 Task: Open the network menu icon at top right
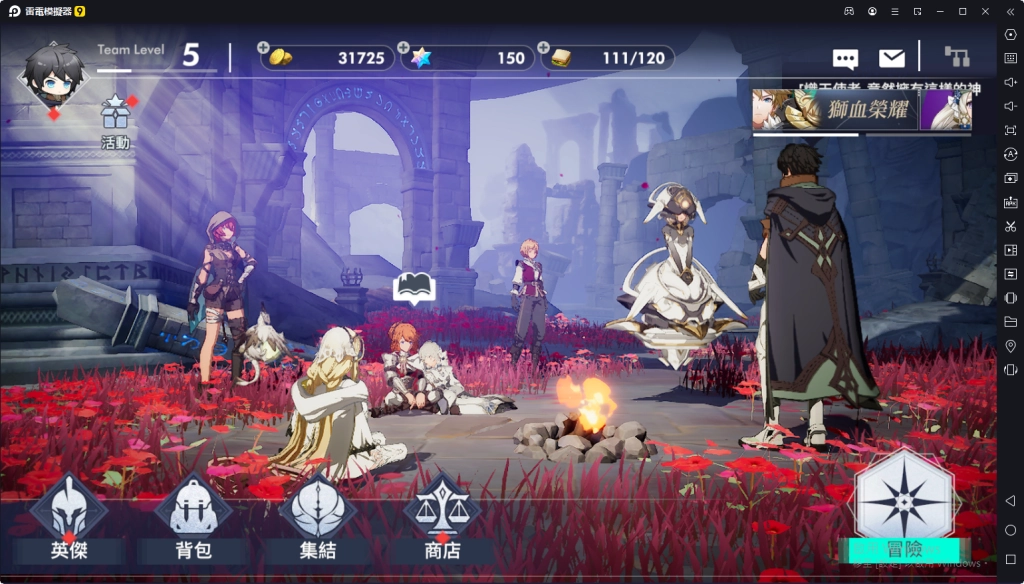pyautogui.click(x=957, y=57)
